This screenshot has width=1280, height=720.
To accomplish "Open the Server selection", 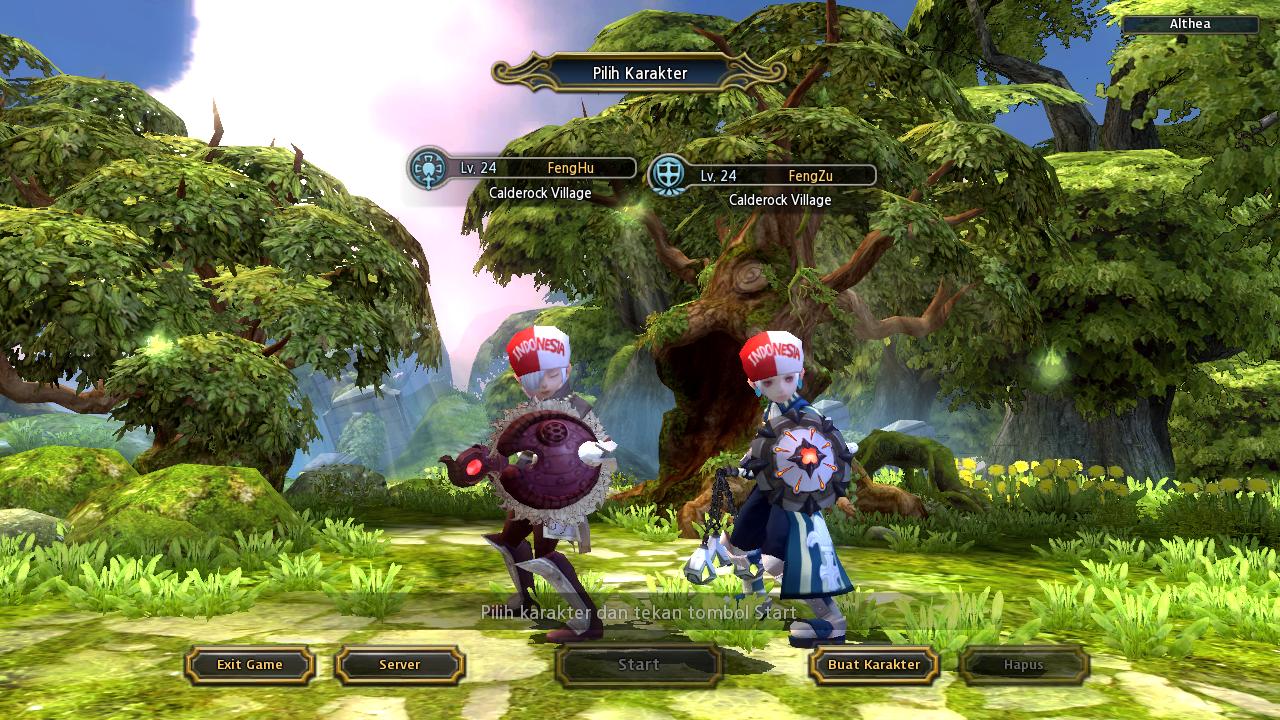I will click(x=399, y=665).
